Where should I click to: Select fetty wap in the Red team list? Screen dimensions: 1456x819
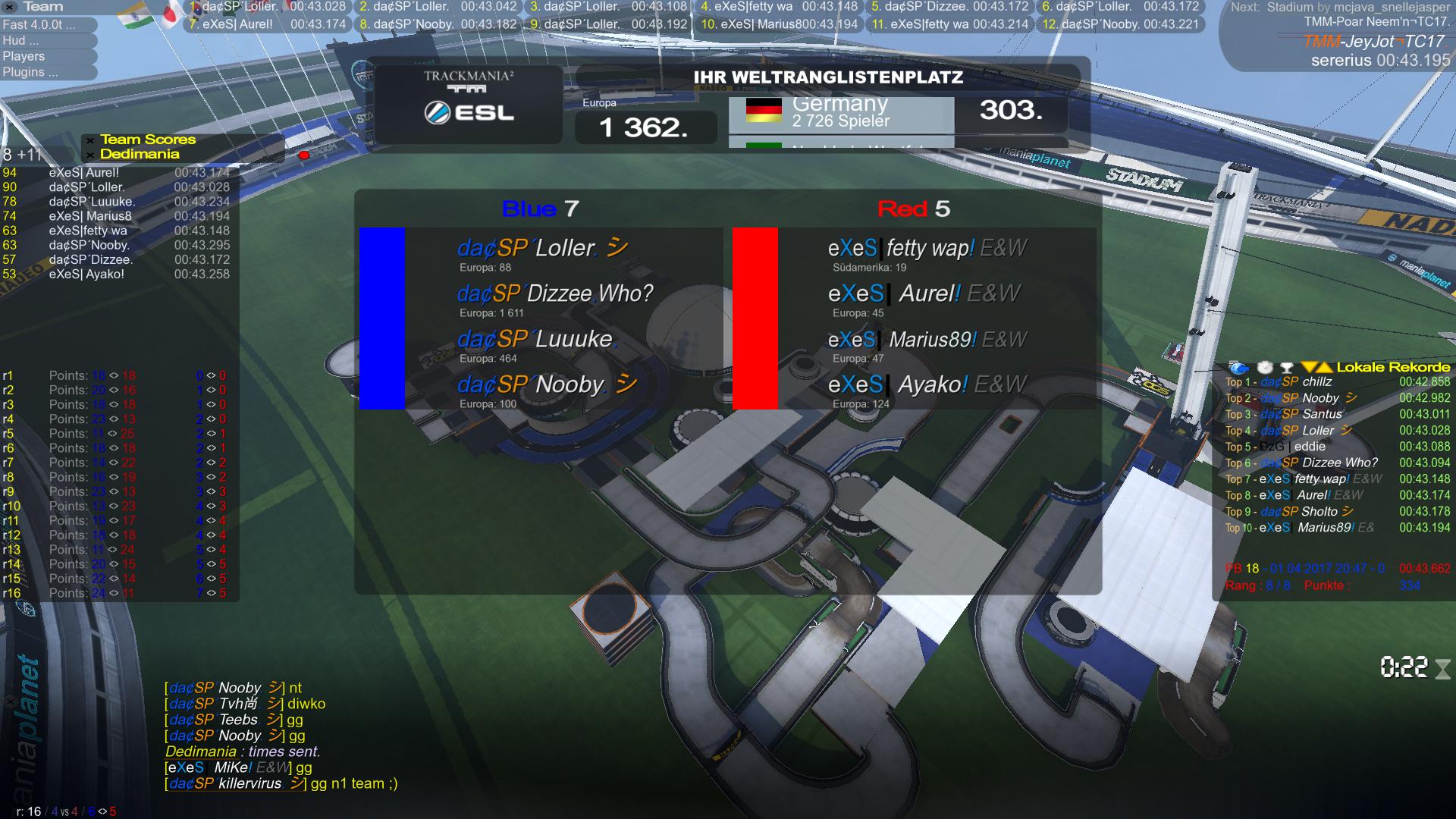927,249
